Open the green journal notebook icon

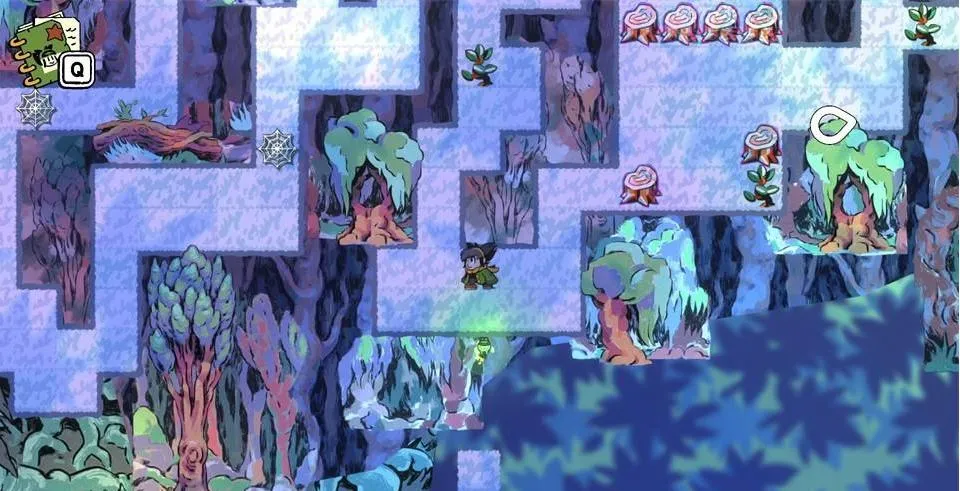pyautogui.click(x=40, y=48)
